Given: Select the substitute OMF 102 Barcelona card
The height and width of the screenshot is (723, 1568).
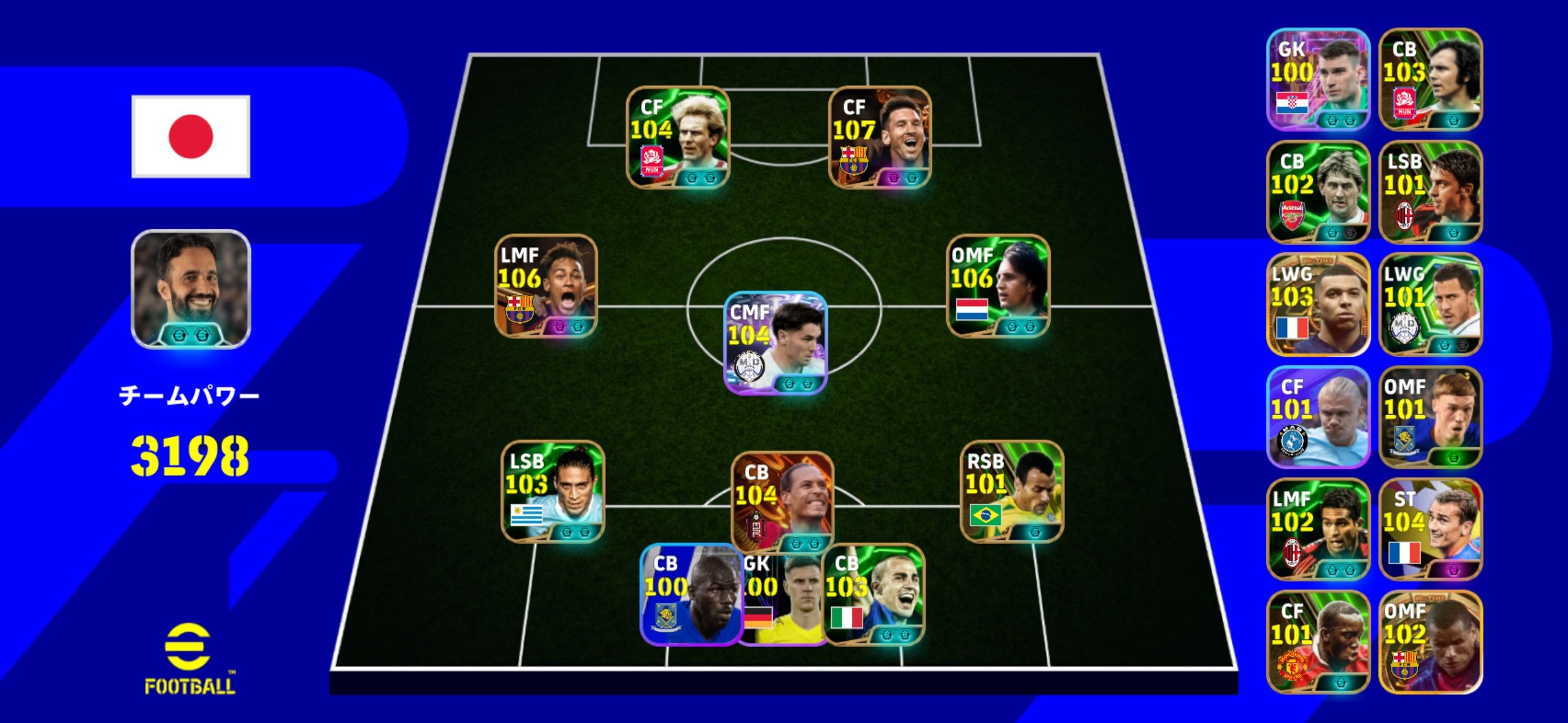Looking at the screenshot, I should click(x=1431, y=642).
